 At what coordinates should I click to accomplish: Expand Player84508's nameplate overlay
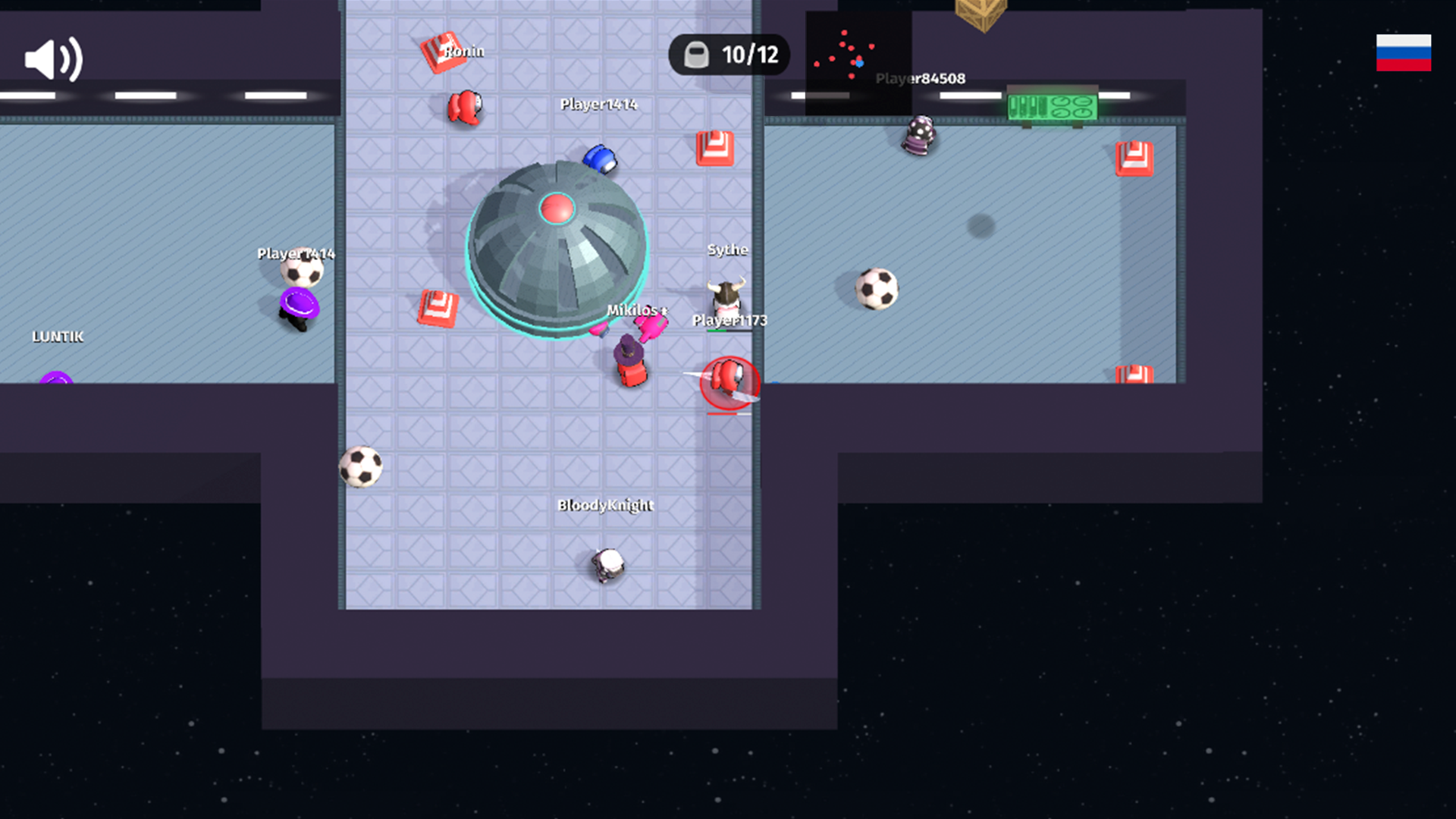coord(919,77)
